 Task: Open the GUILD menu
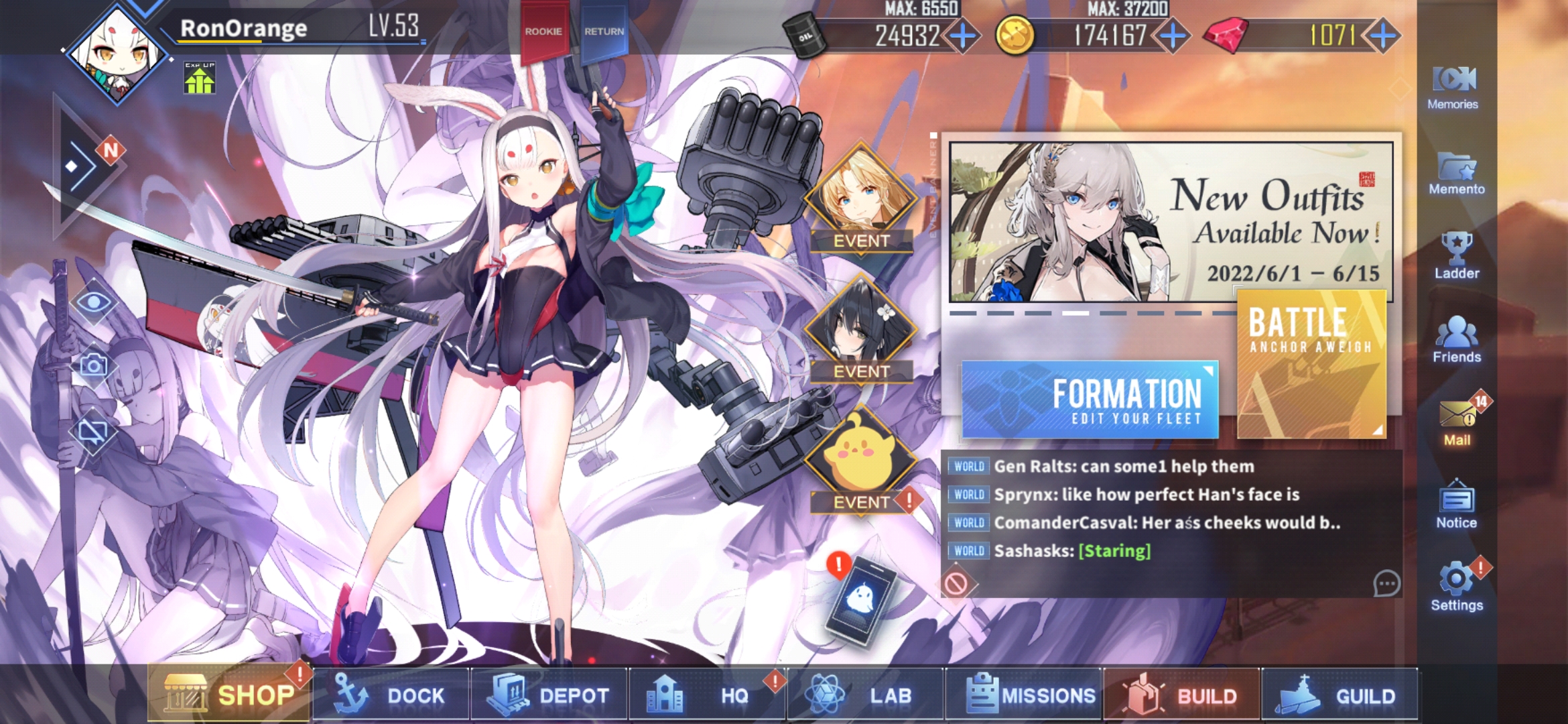(x=1340, y=696)
